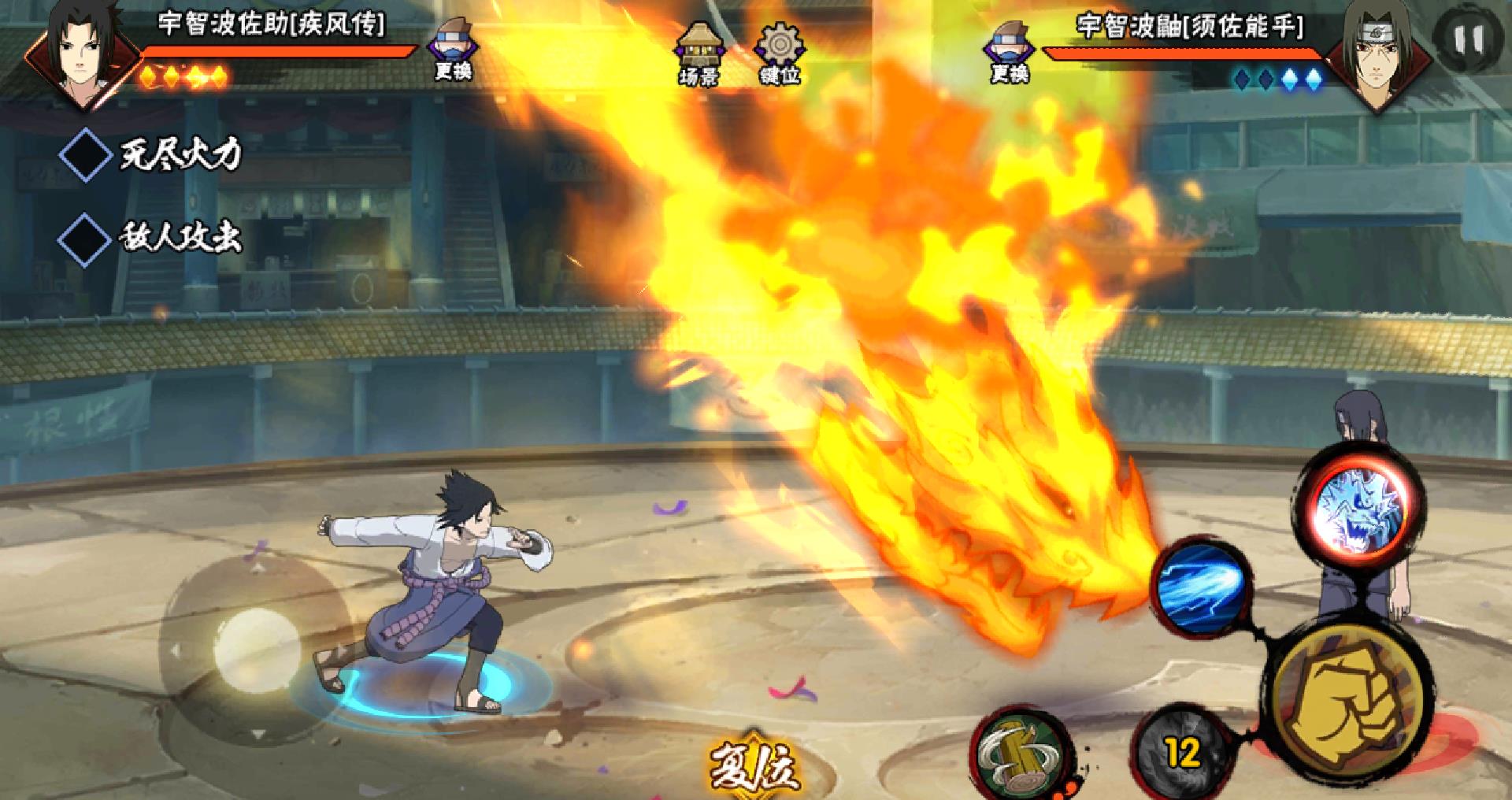Toggle the 敌人攻击 option
The image size is (1512, 800).
86,238
